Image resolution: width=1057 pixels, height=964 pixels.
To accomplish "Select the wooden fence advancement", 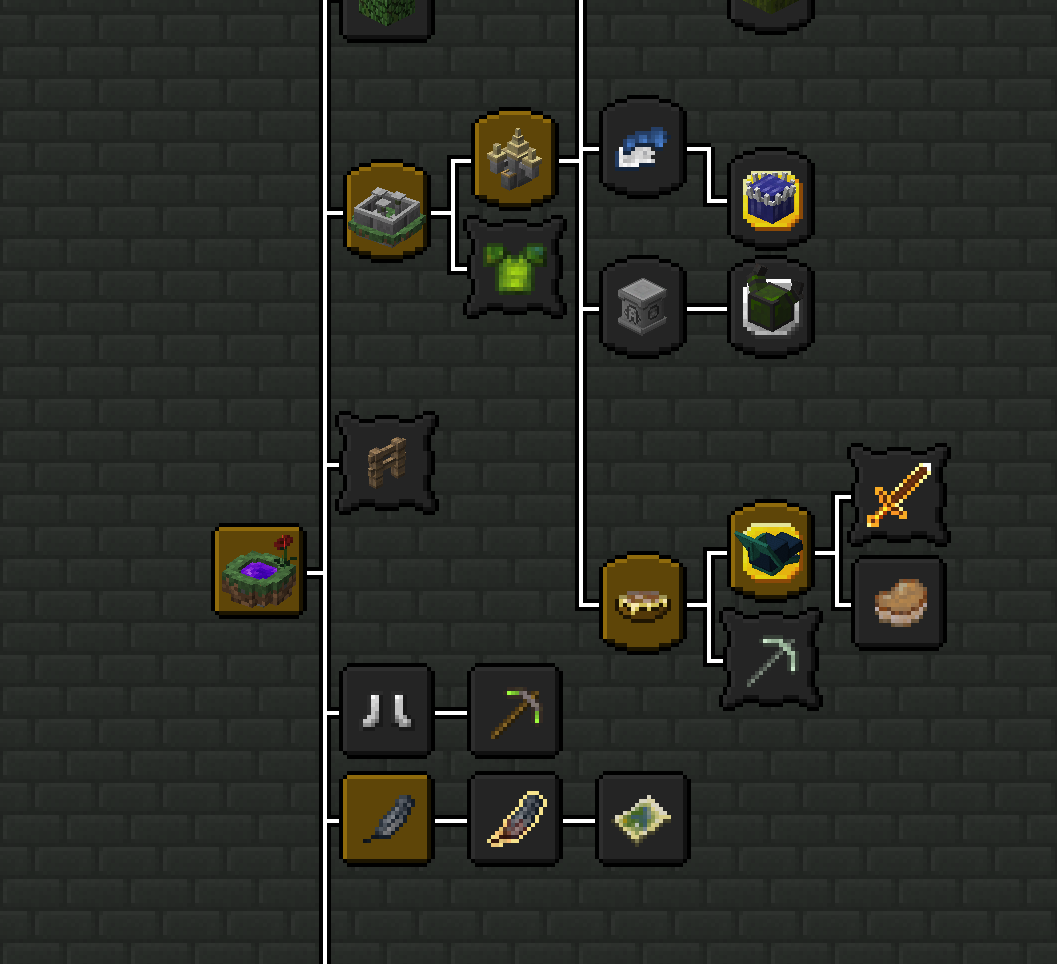I will tap(387, 463).
